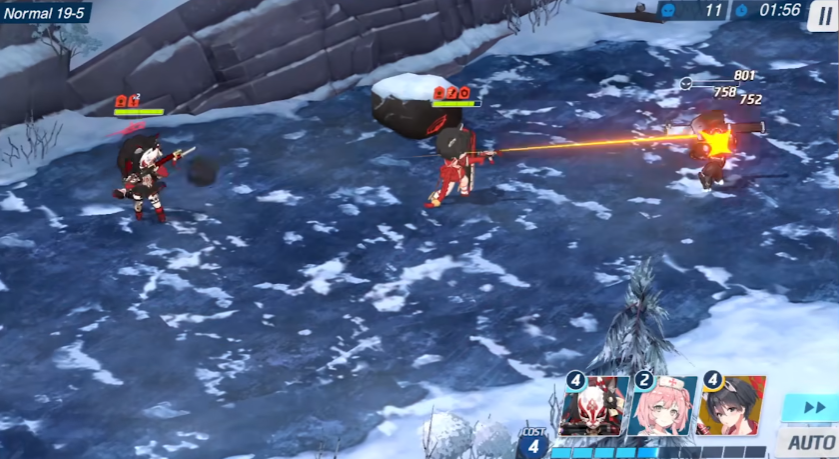This screenshot has width=839, height=459.
Task: Use the red oni mask skill card
Action: coord(595,406)
